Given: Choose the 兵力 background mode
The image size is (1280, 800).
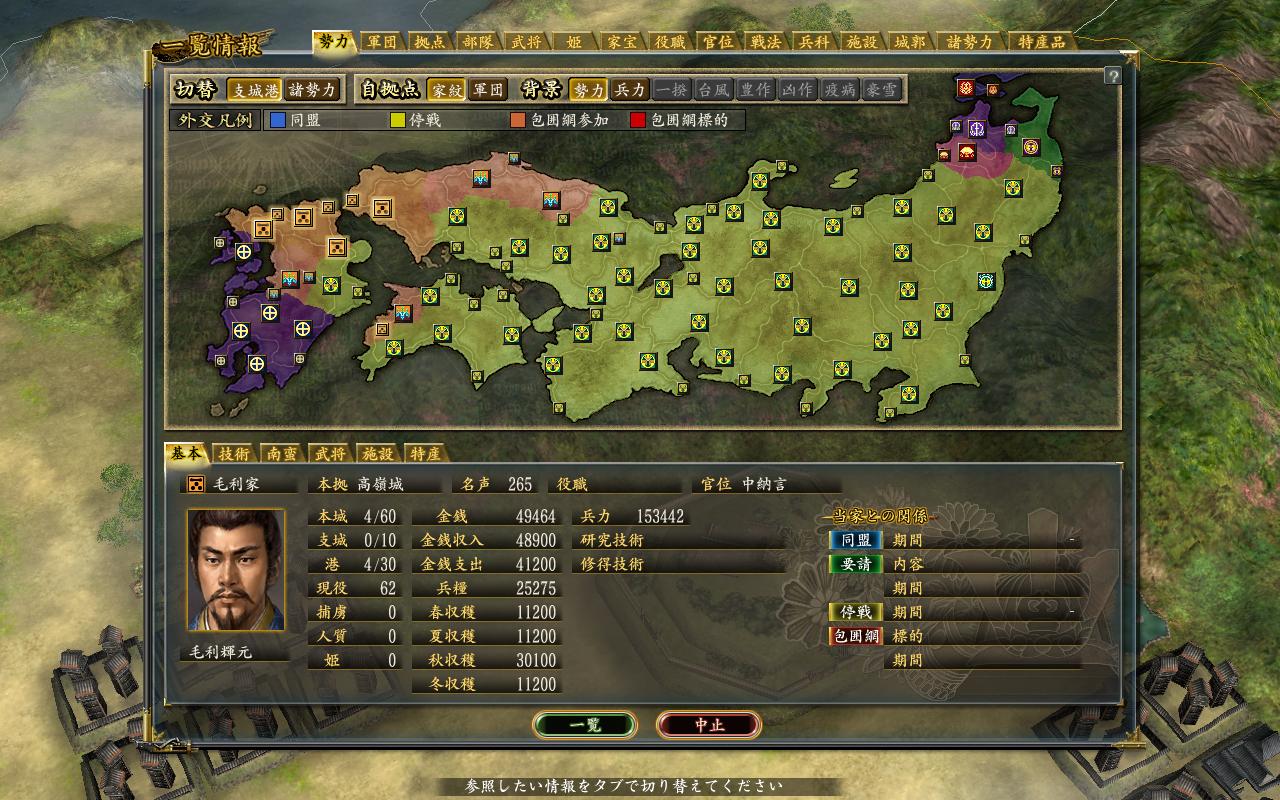Looking at the screenshot, I should [629, 90].
